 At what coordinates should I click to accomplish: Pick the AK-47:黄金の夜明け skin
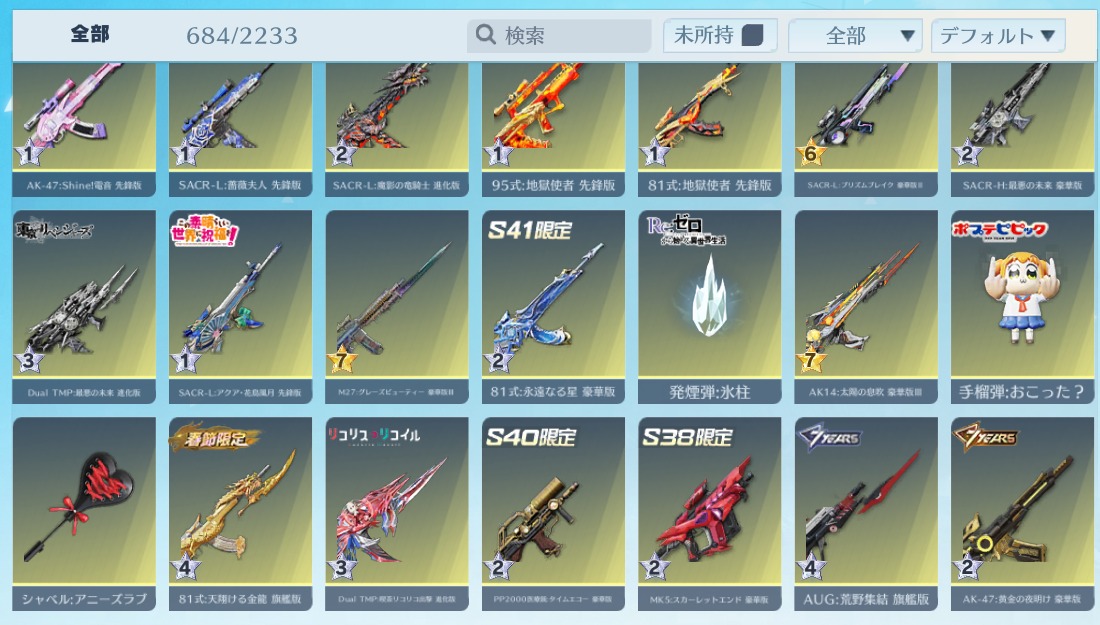(1023, 512)
